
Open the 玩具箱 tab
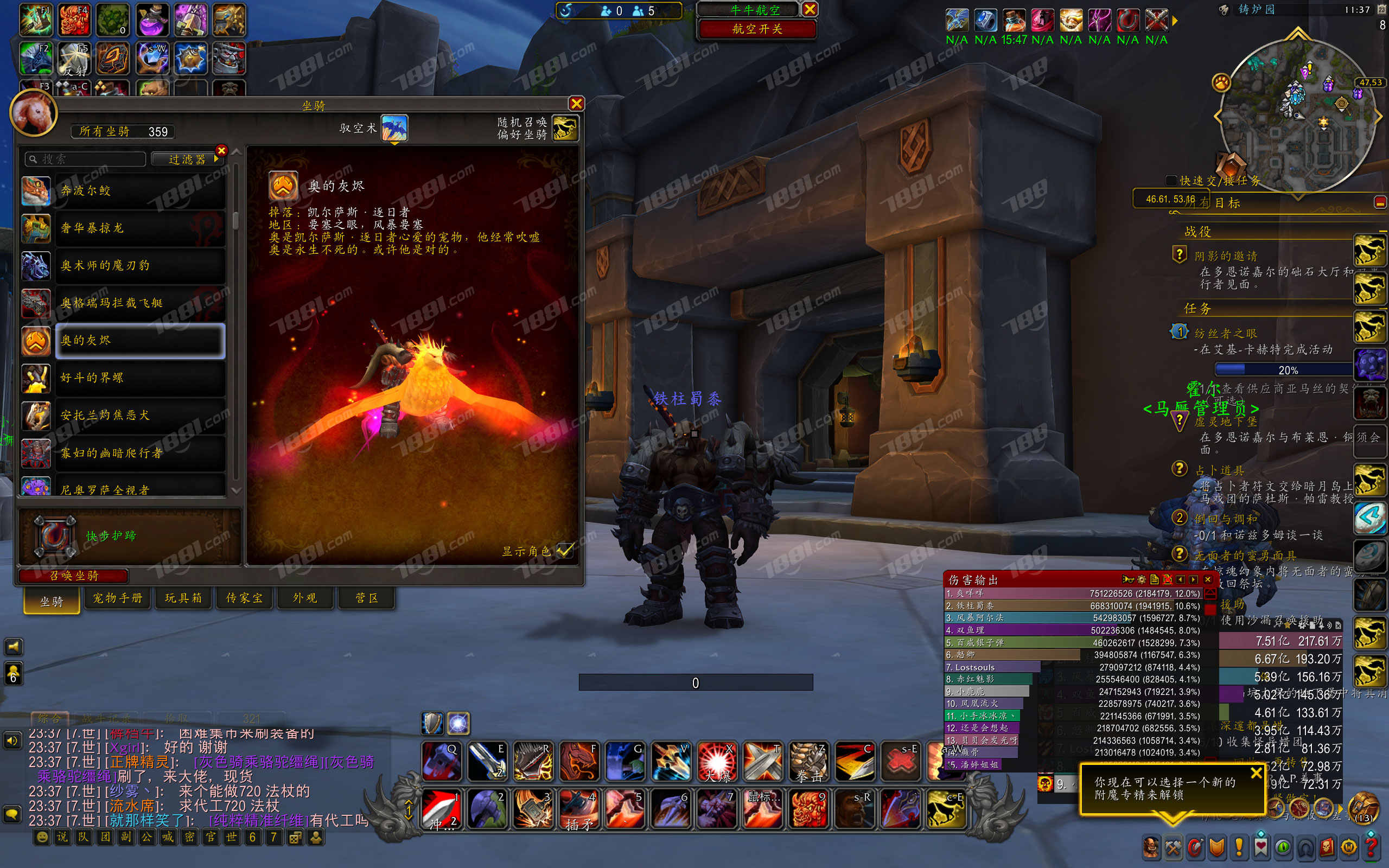[x=184, y=598]
